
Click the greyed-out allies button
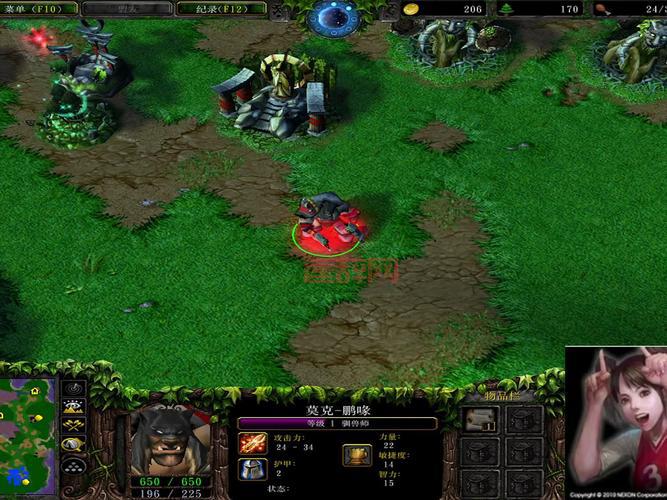point(127,8)
